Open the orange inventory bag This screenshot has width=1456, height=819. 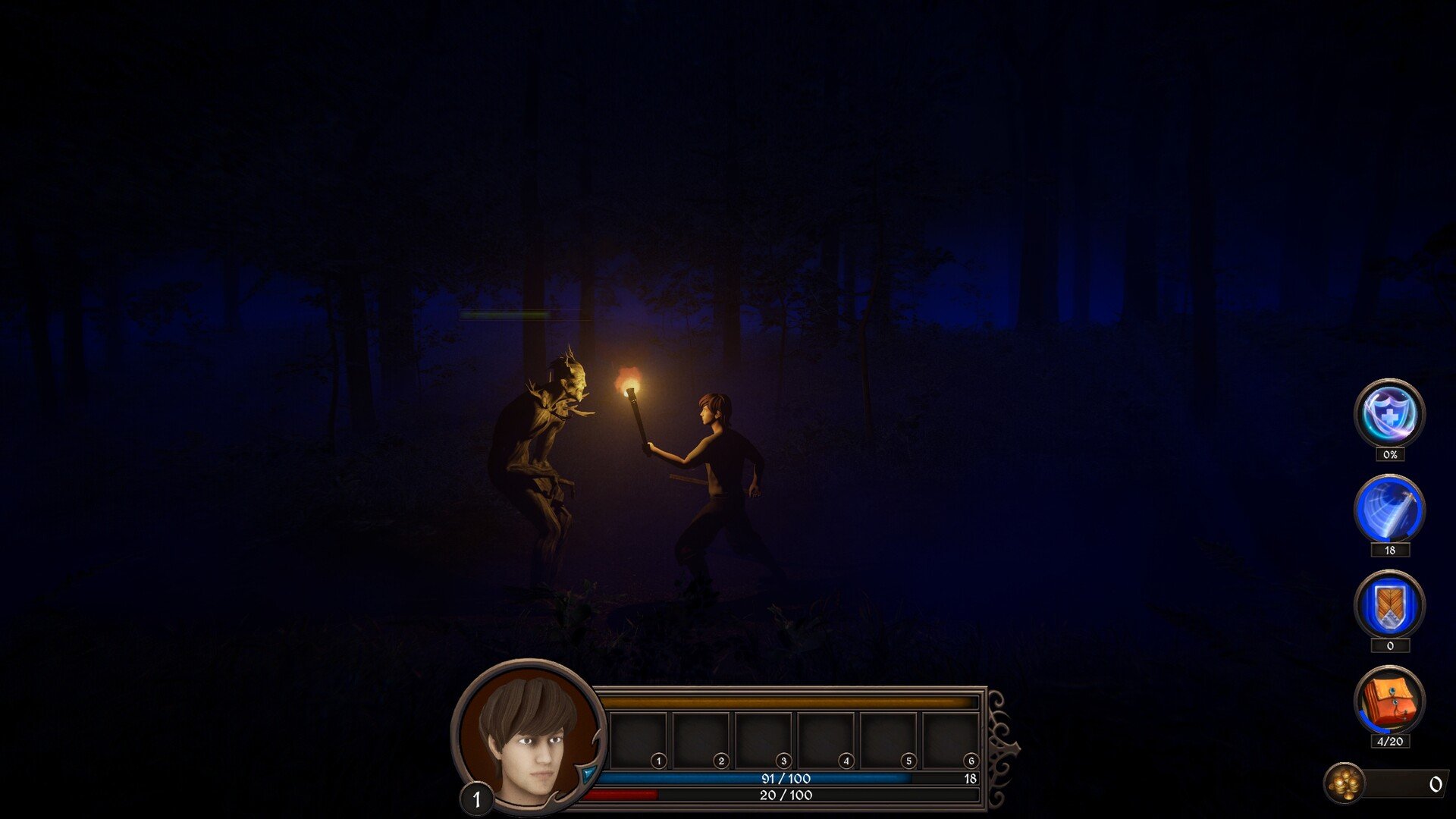(1389, 701)
